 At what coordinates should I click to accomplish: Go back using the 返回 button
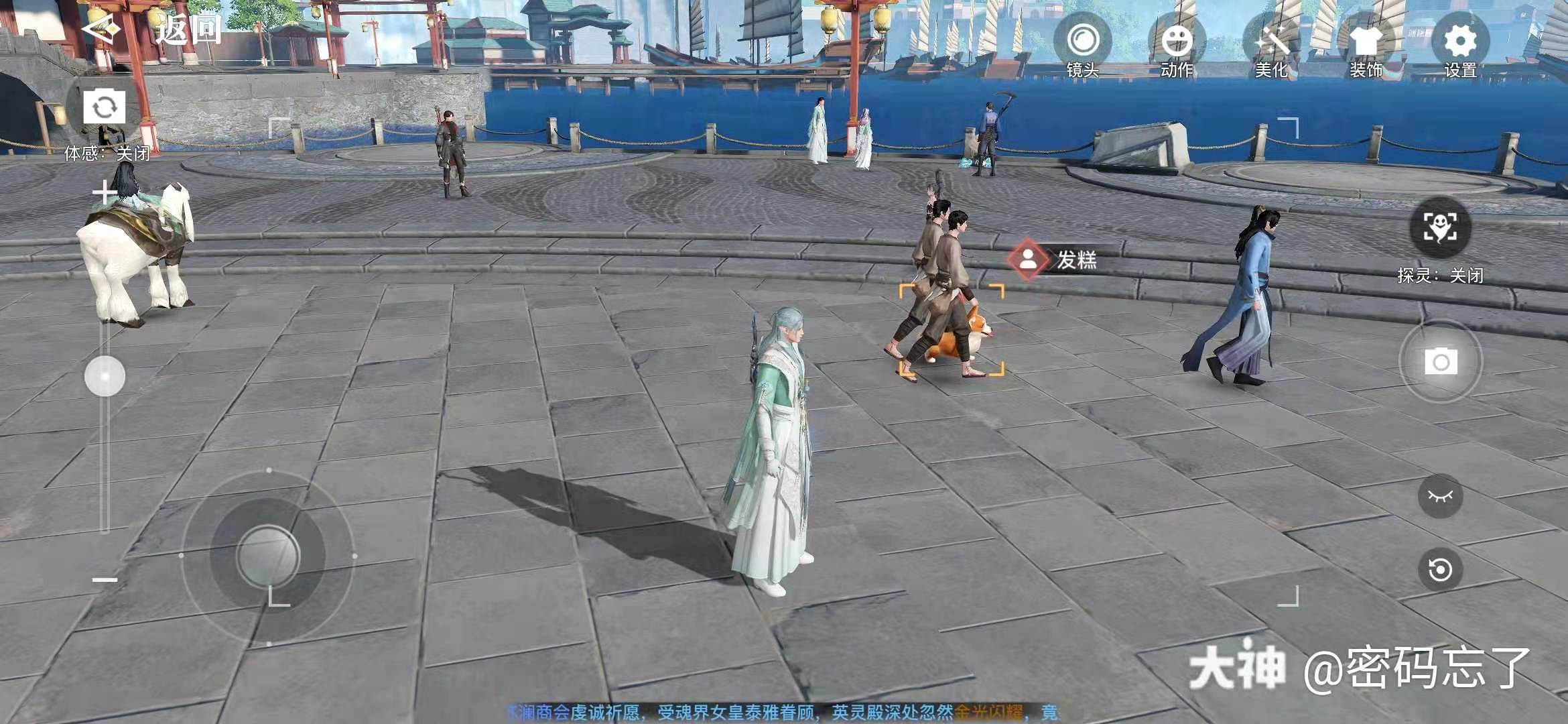[x=154, y=30]
